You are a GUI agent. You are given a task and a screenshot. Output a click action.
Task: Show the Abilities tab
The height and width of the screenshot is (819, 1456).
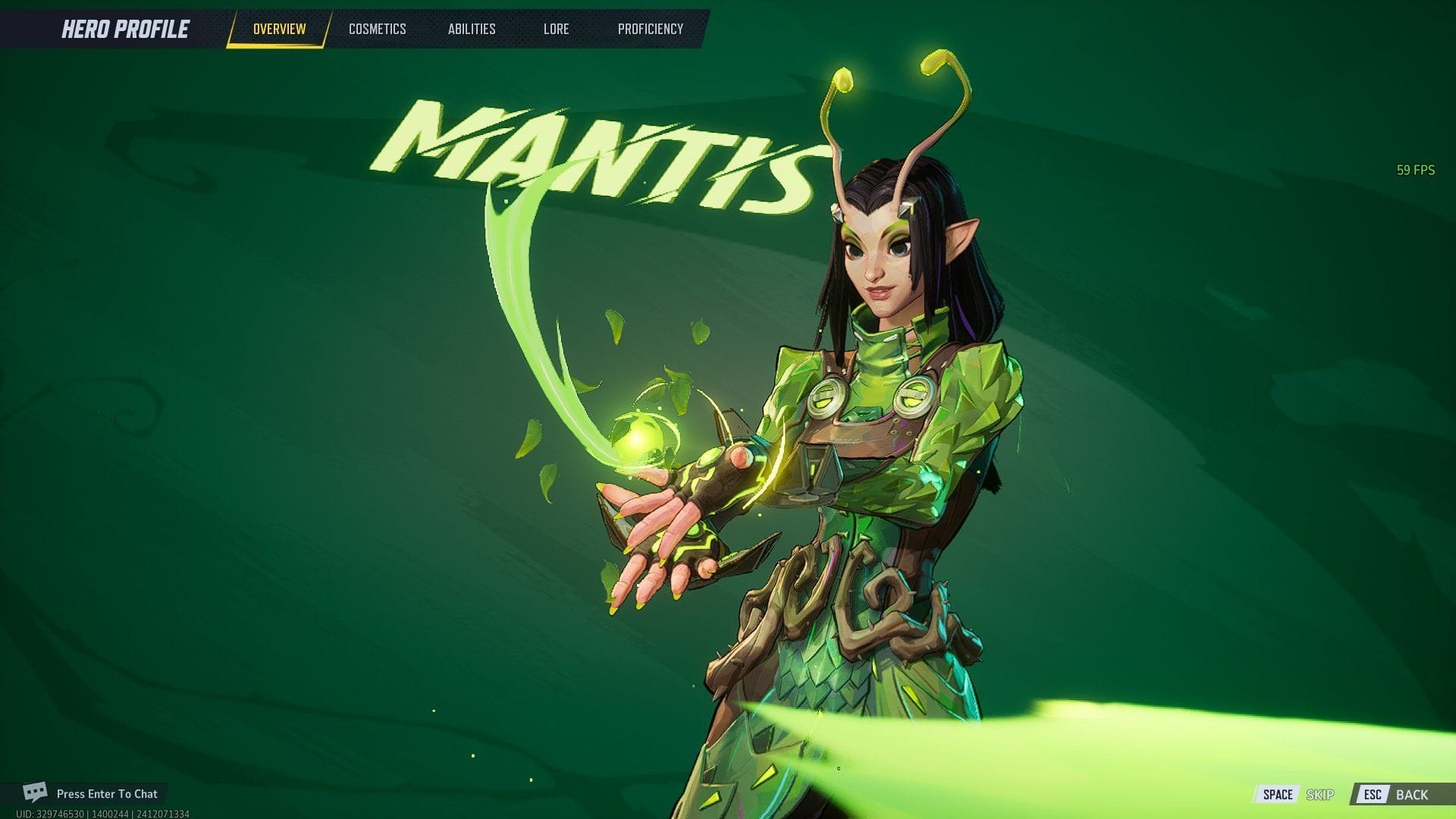click(x=471, y=29)
